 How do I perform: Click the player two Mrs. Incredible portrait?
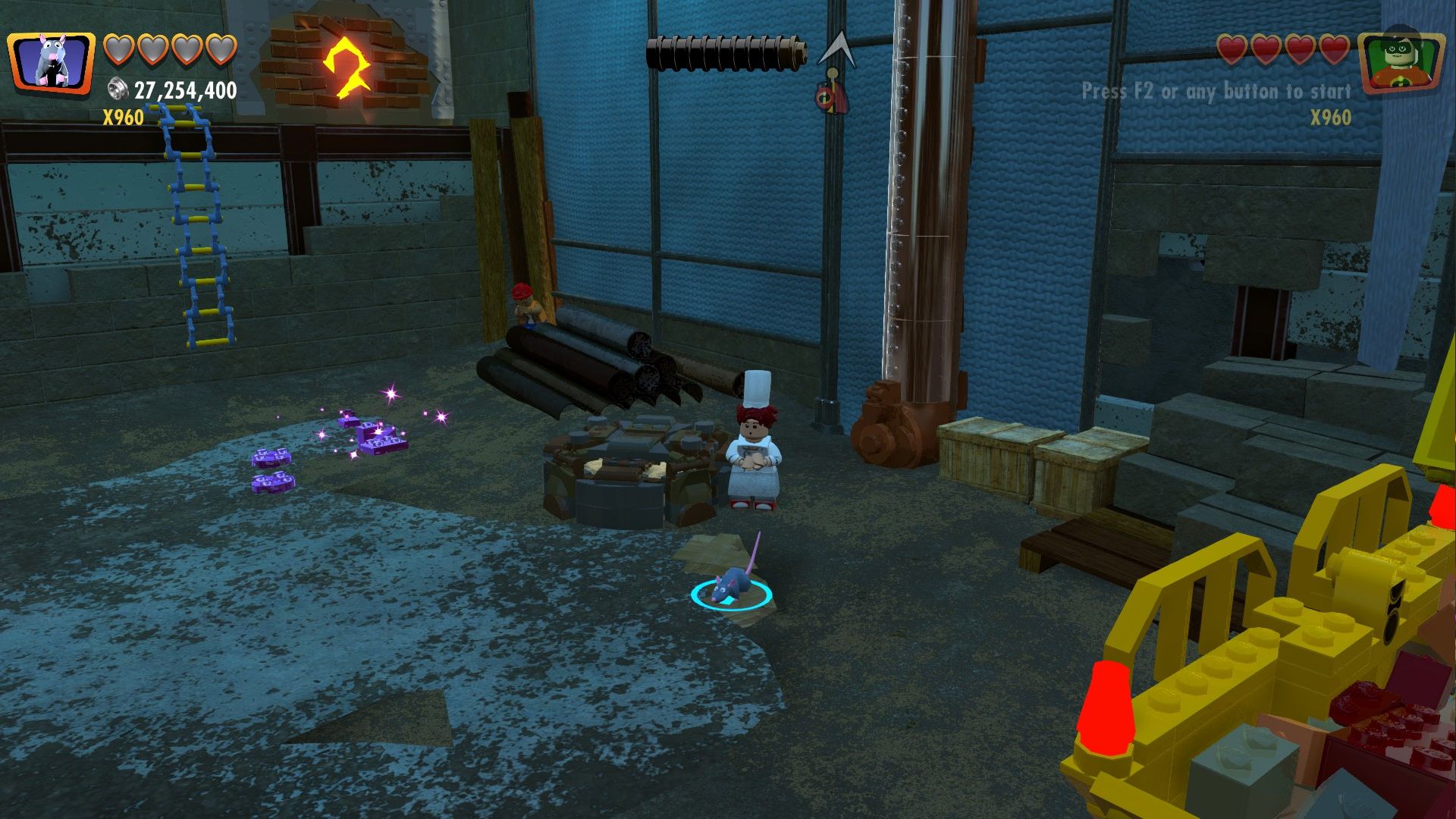click(x=1400, y=62)
